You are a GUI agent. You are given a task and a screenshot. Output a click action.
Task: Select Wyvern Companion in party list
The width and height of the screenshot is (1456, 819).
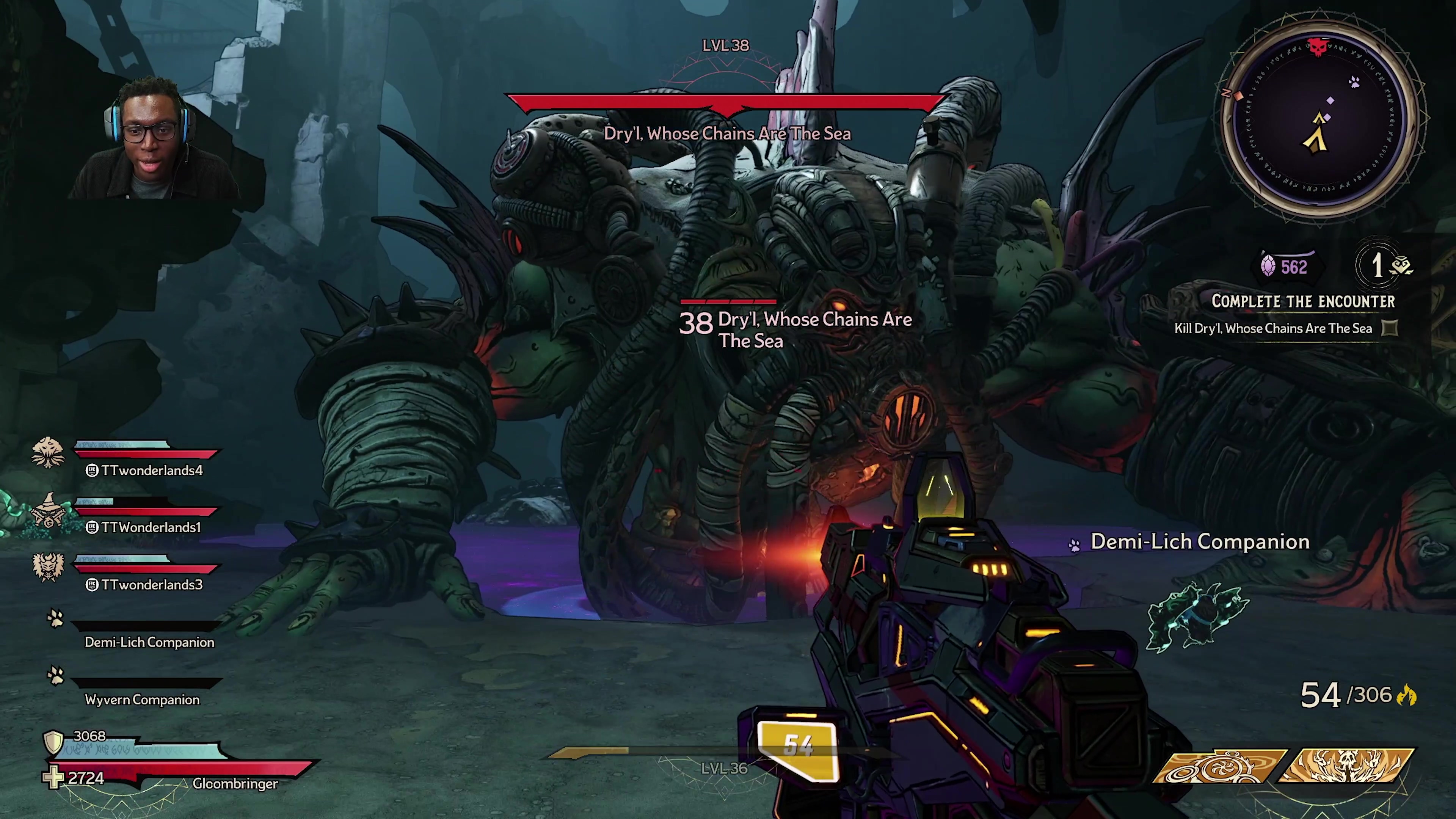tap(142, 699)
